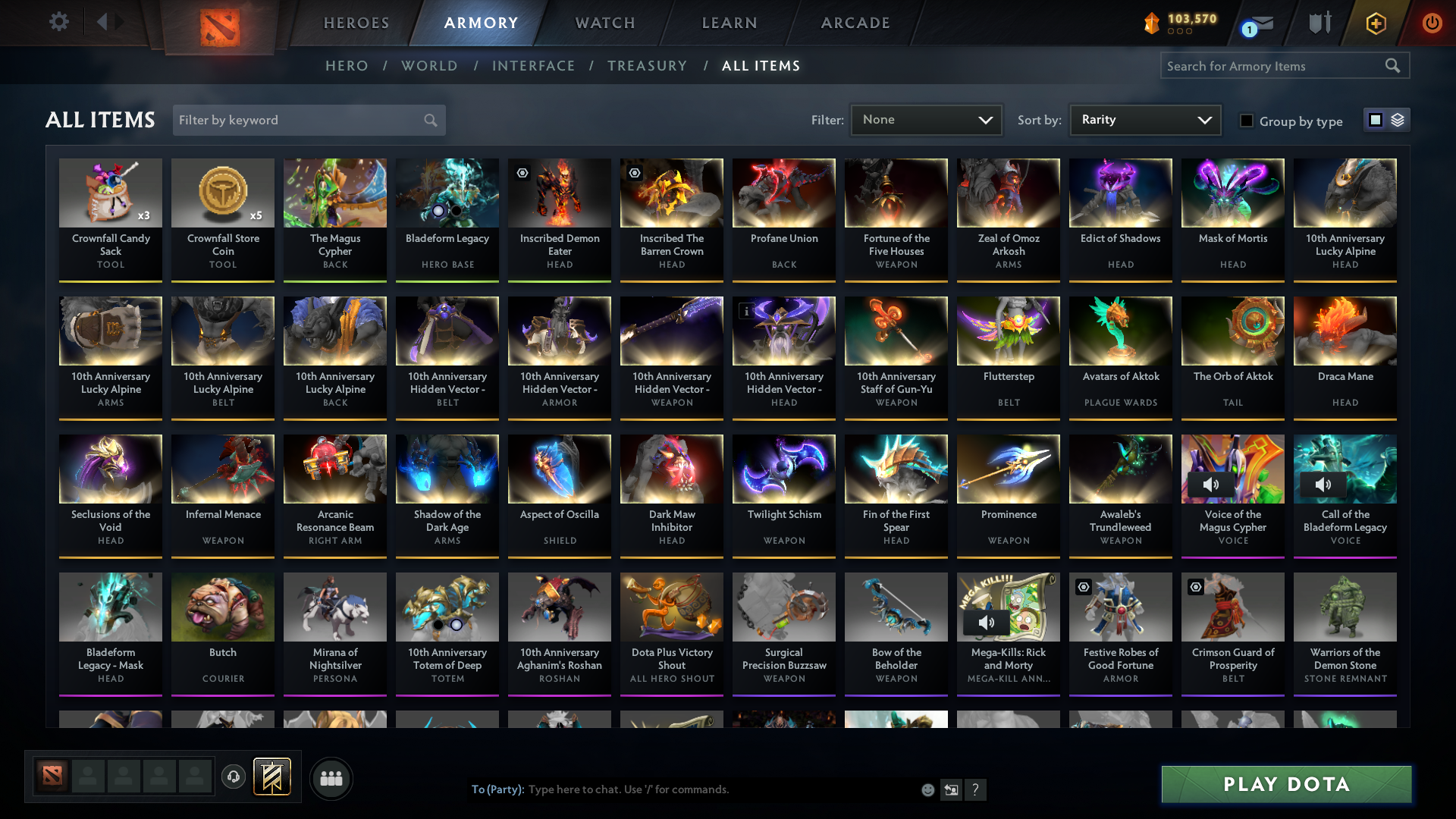
Task: Toggle preview eye on Inscribed Demon Eater
Action: click(x=522, y=174)
